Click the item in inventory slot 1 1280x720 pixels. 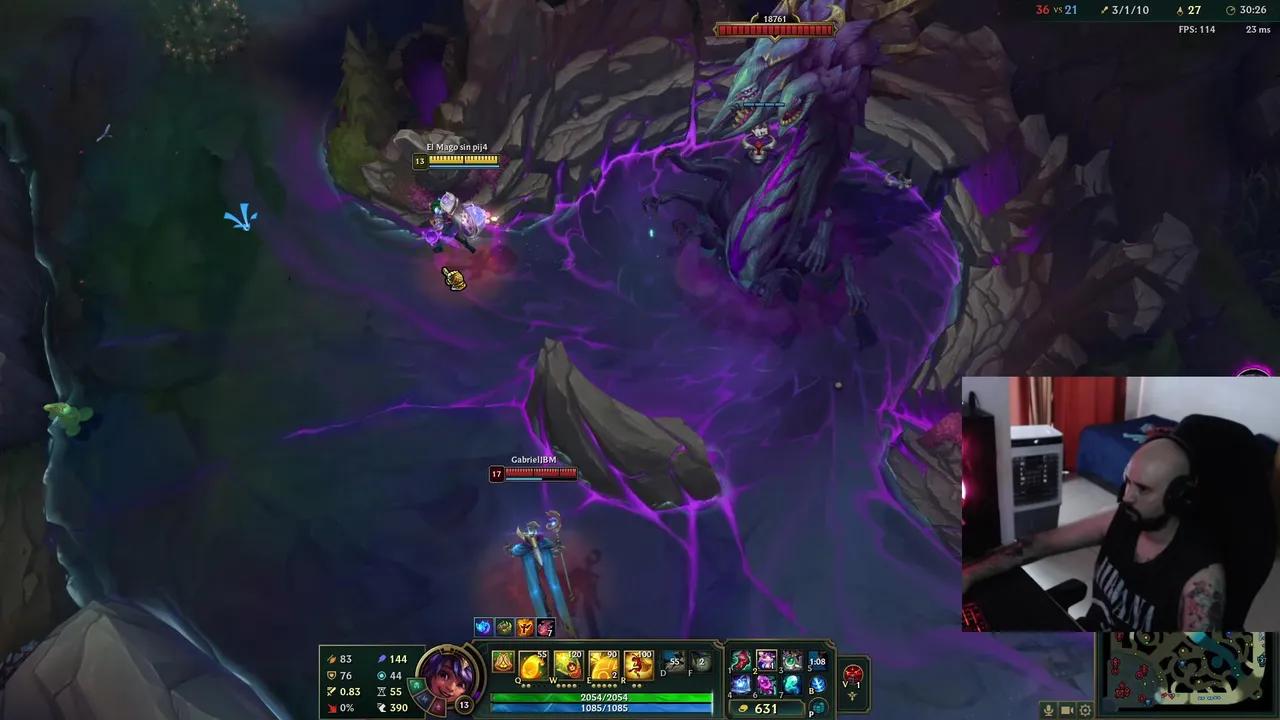pyautogui.click(x=738, y=658)
